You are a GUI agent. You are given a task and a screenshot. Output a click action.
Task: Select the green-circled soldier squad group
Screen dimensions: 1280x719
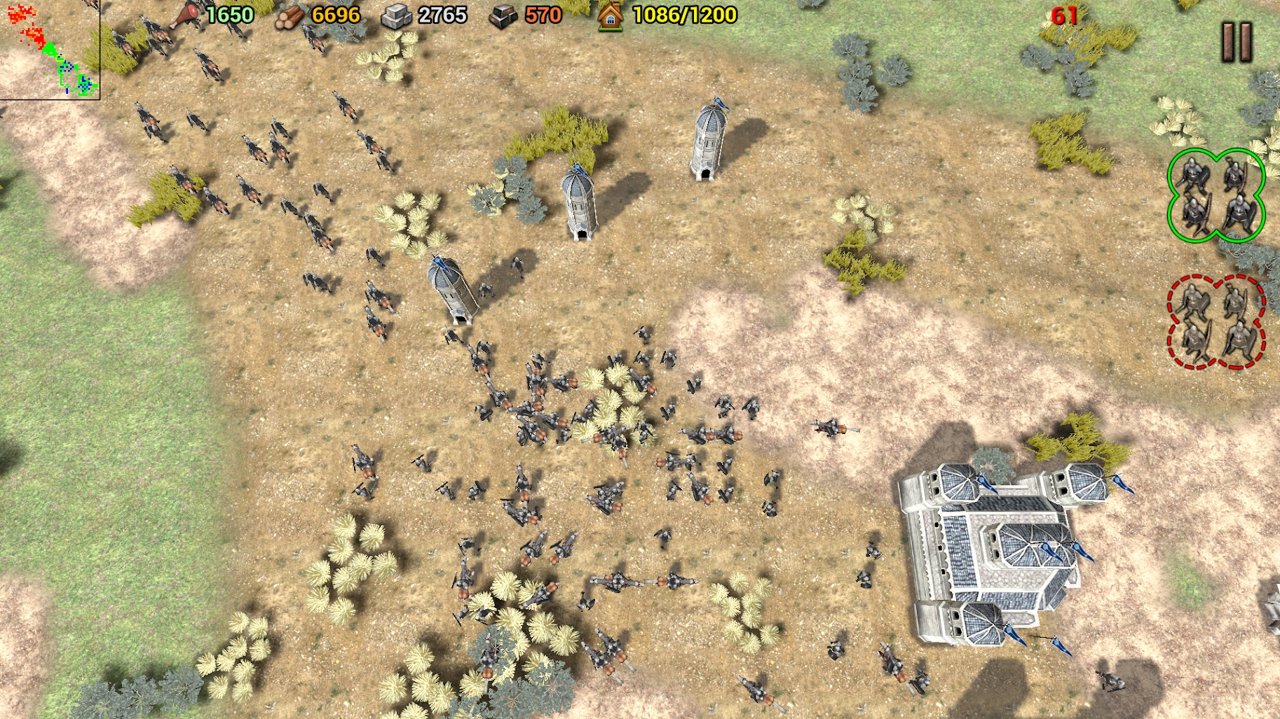coord(1215,195)
